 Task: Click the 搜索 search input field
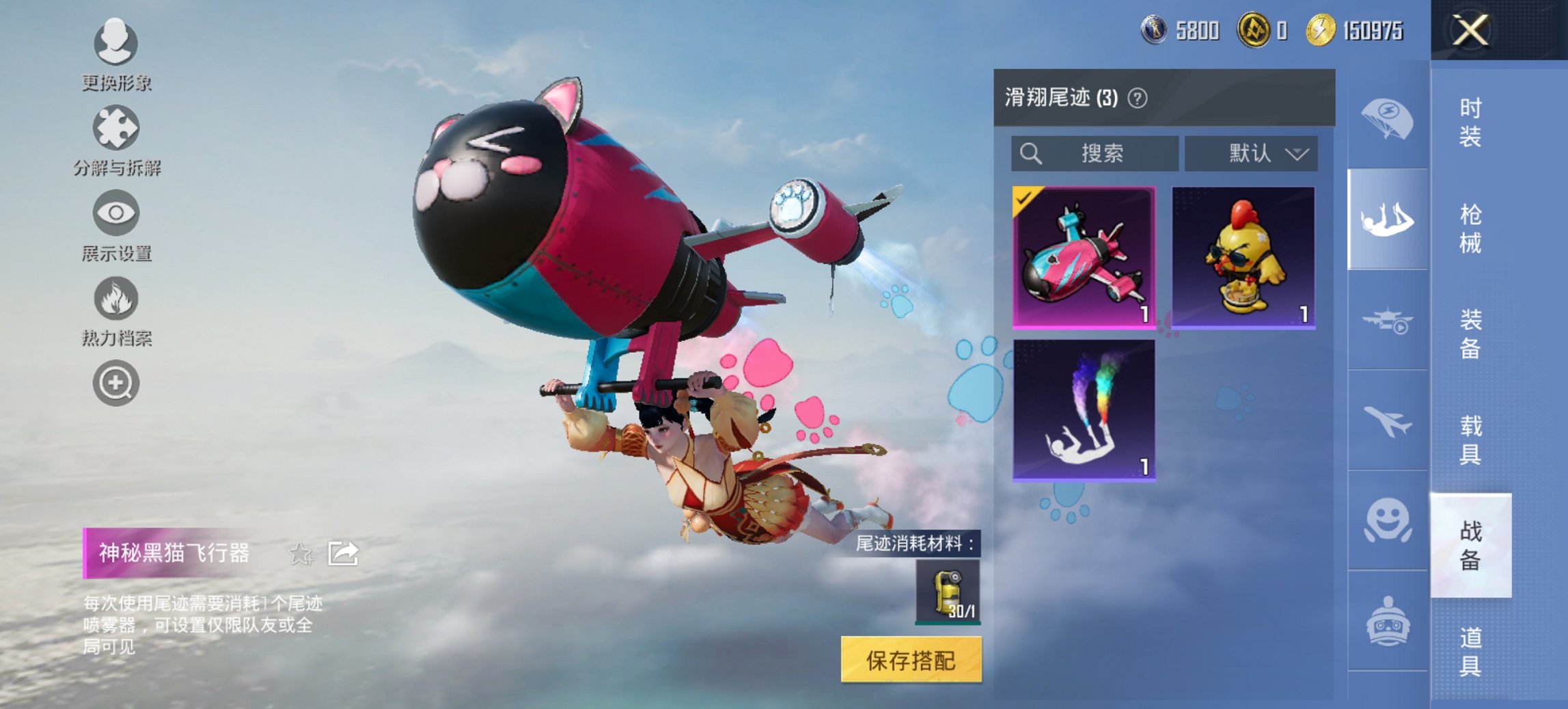point(1093,153)
